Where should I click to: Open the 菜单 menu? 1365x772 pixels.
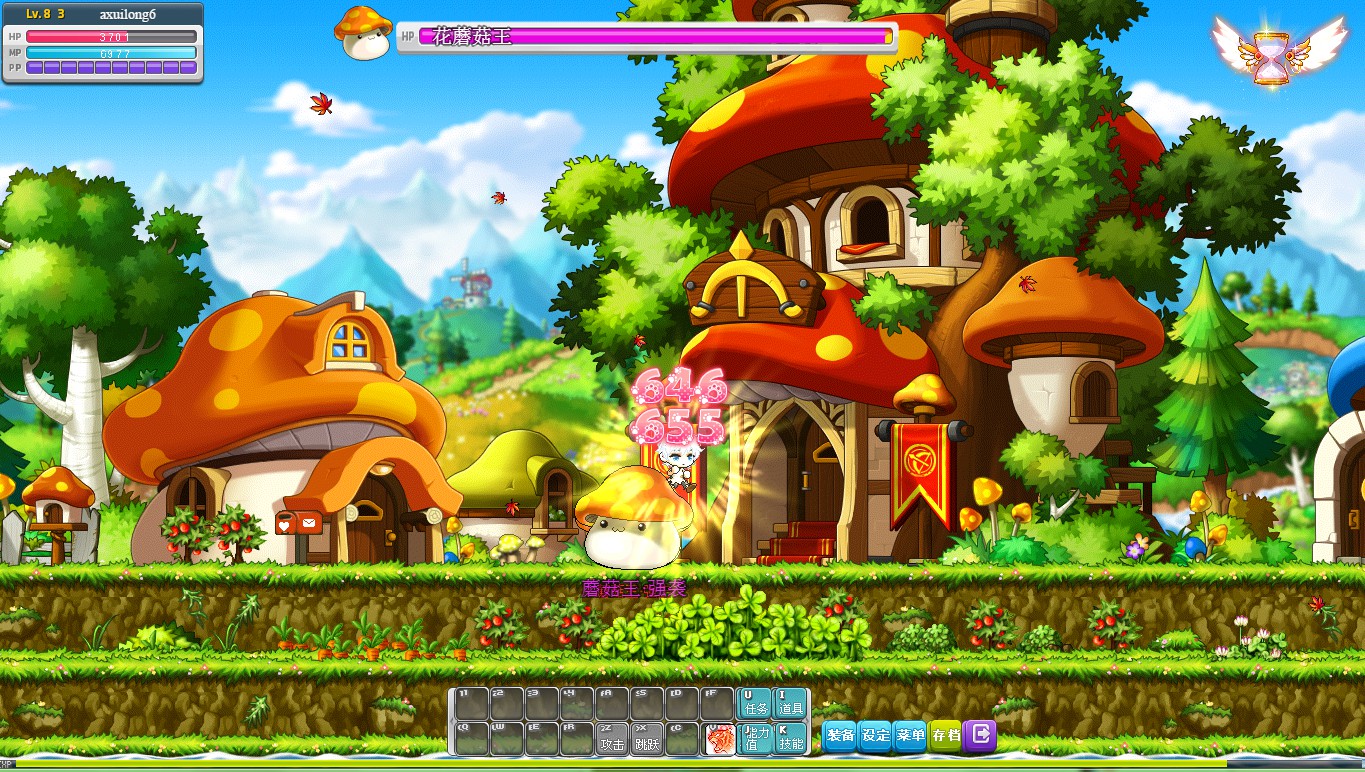[910, 736]
